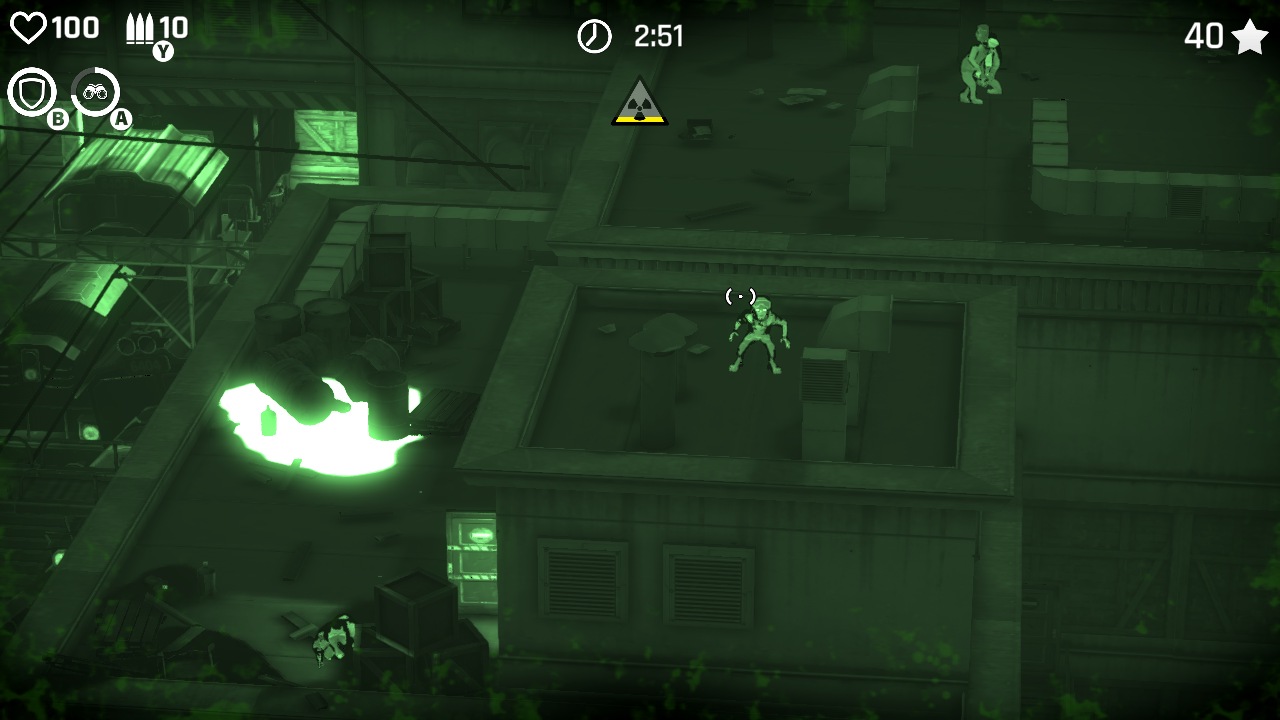
Task: Click the radiation warning sign
Action: (x=638, y=103)
